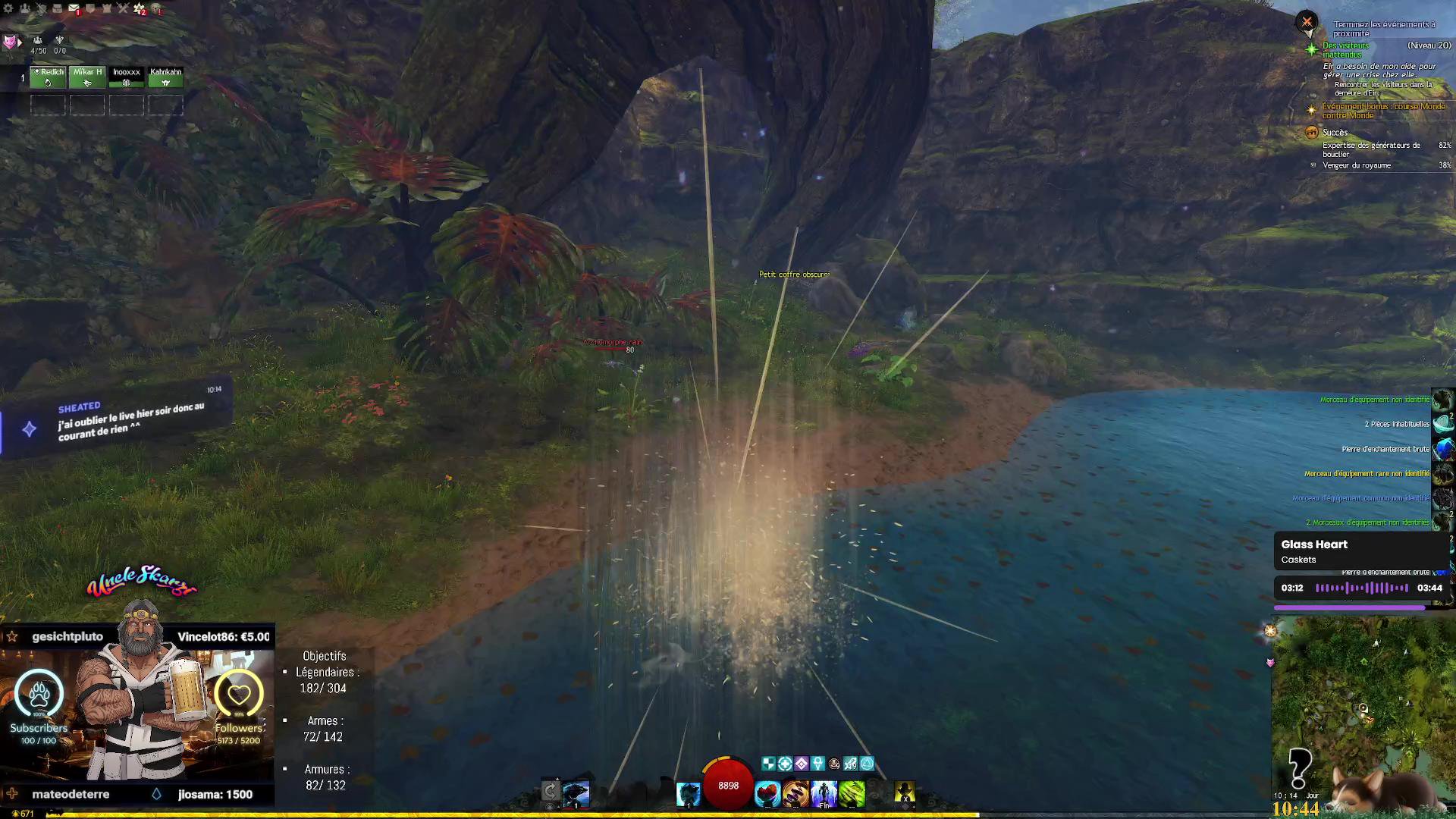Open the 'Des visiteurs inattendus' story objective

pos(1346,50)
